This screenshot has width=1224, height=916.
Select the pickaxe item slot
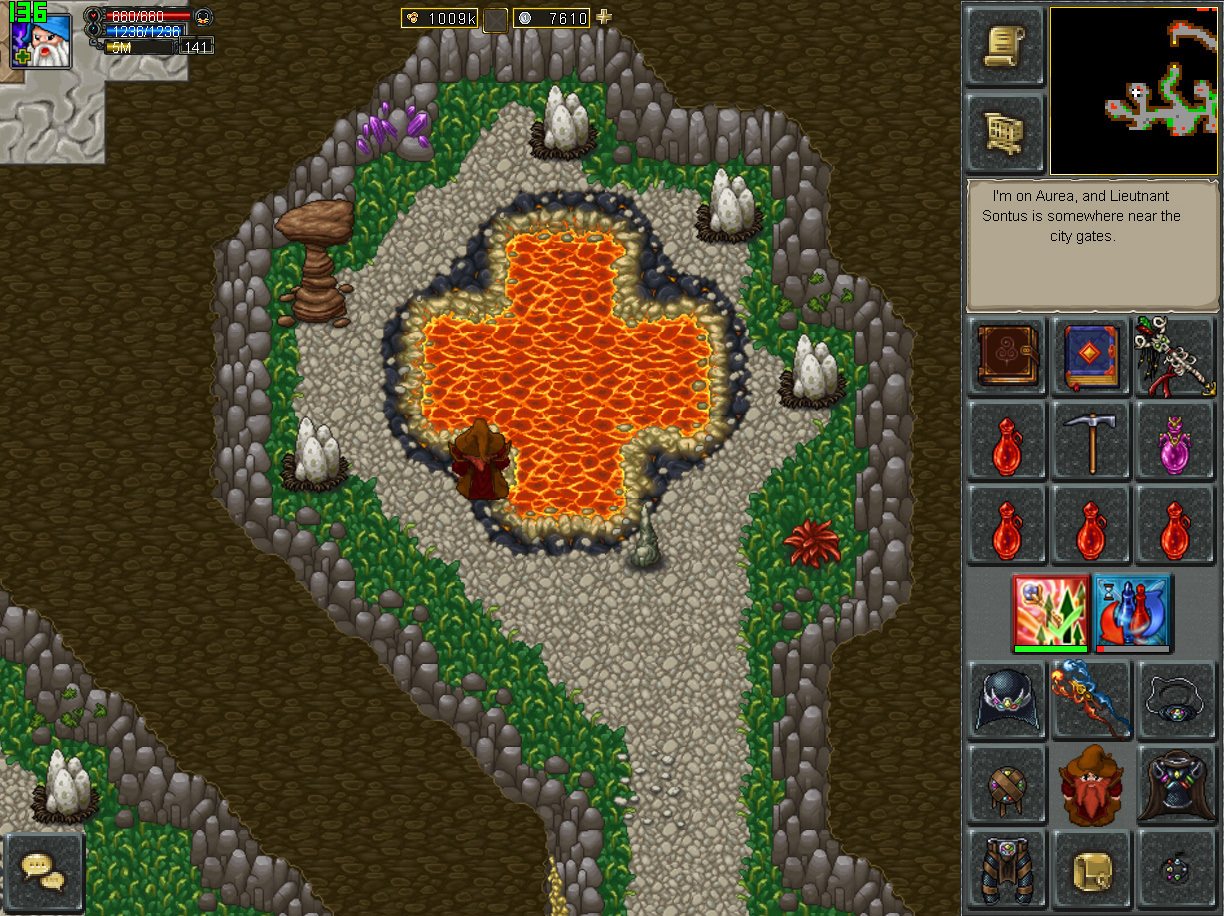pyautogui.click(x=1091, y=441)
